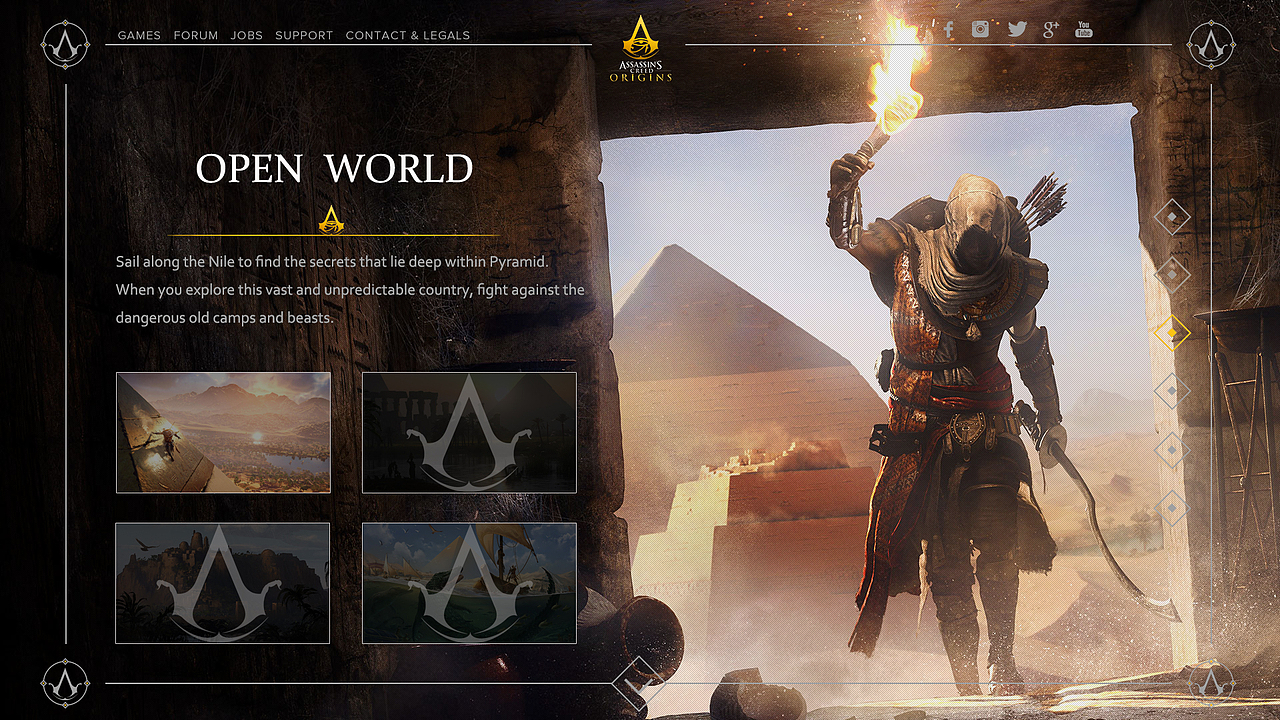1280x720 pixels.
Task: Open the Google+ social icon
Action: 1050,29
